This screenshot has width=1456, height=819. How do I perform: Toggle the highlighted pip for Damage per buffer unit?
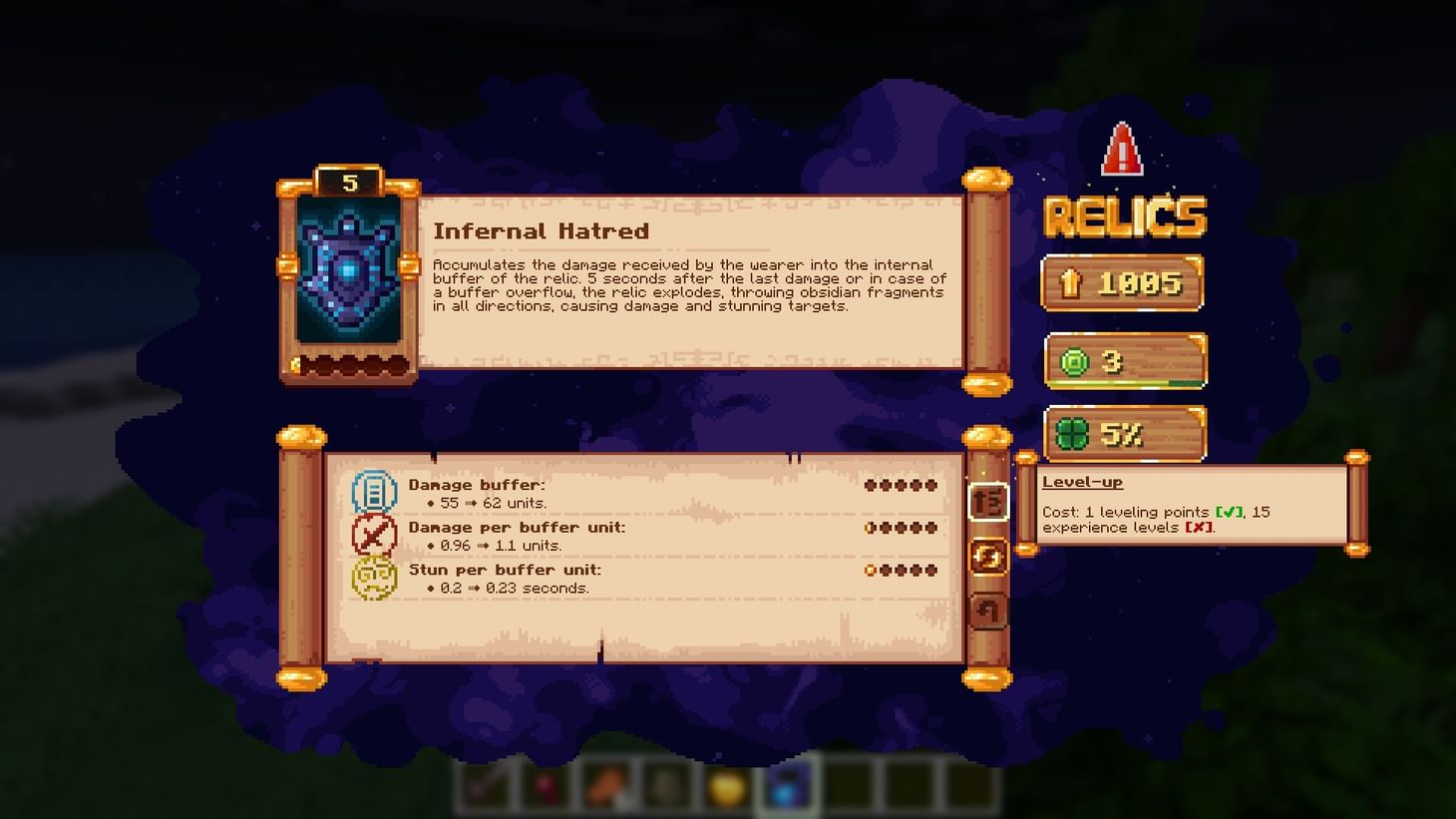coord(872,528)
